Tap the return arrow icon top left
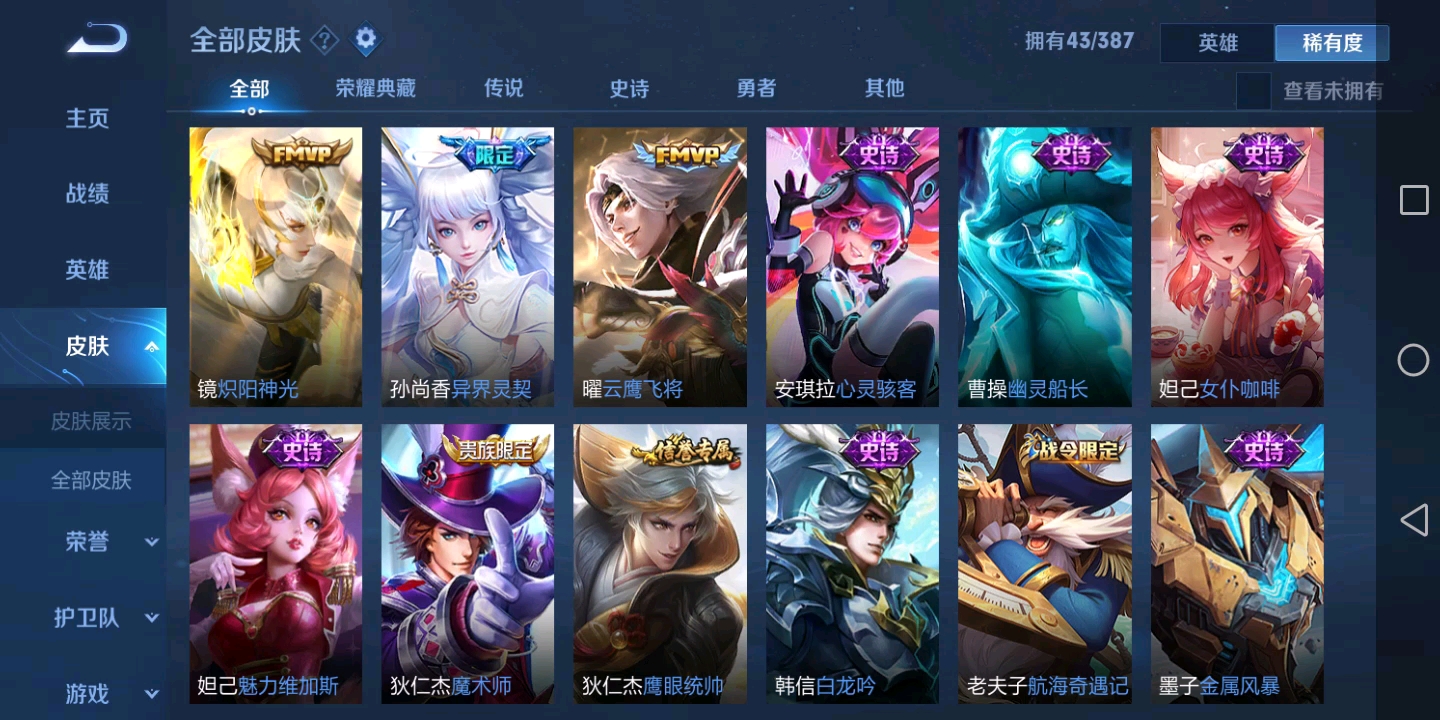1440x720 pixels. click(x=96, y=38)
